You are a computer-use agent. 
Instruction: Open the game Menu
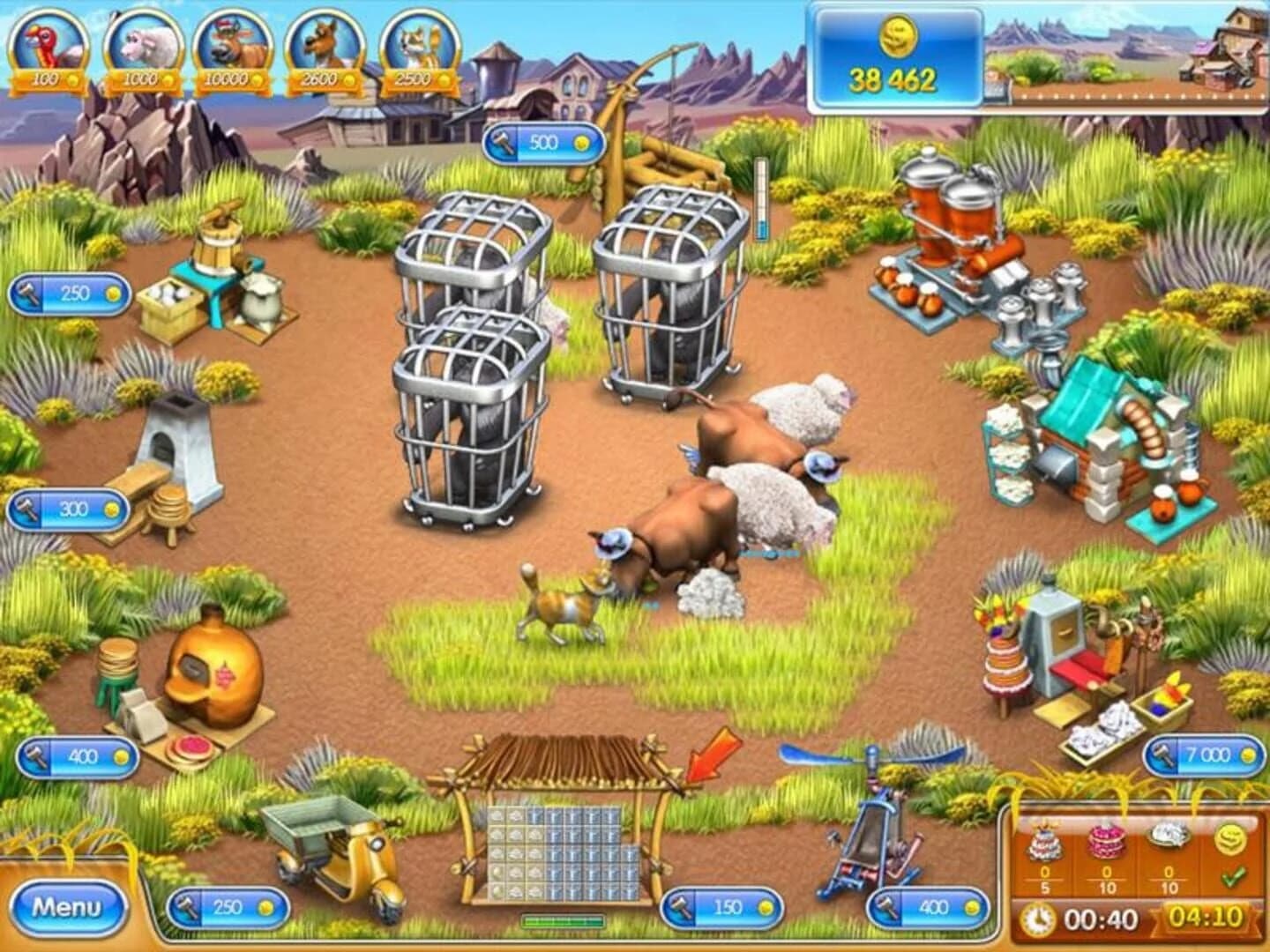click(69, 905)
